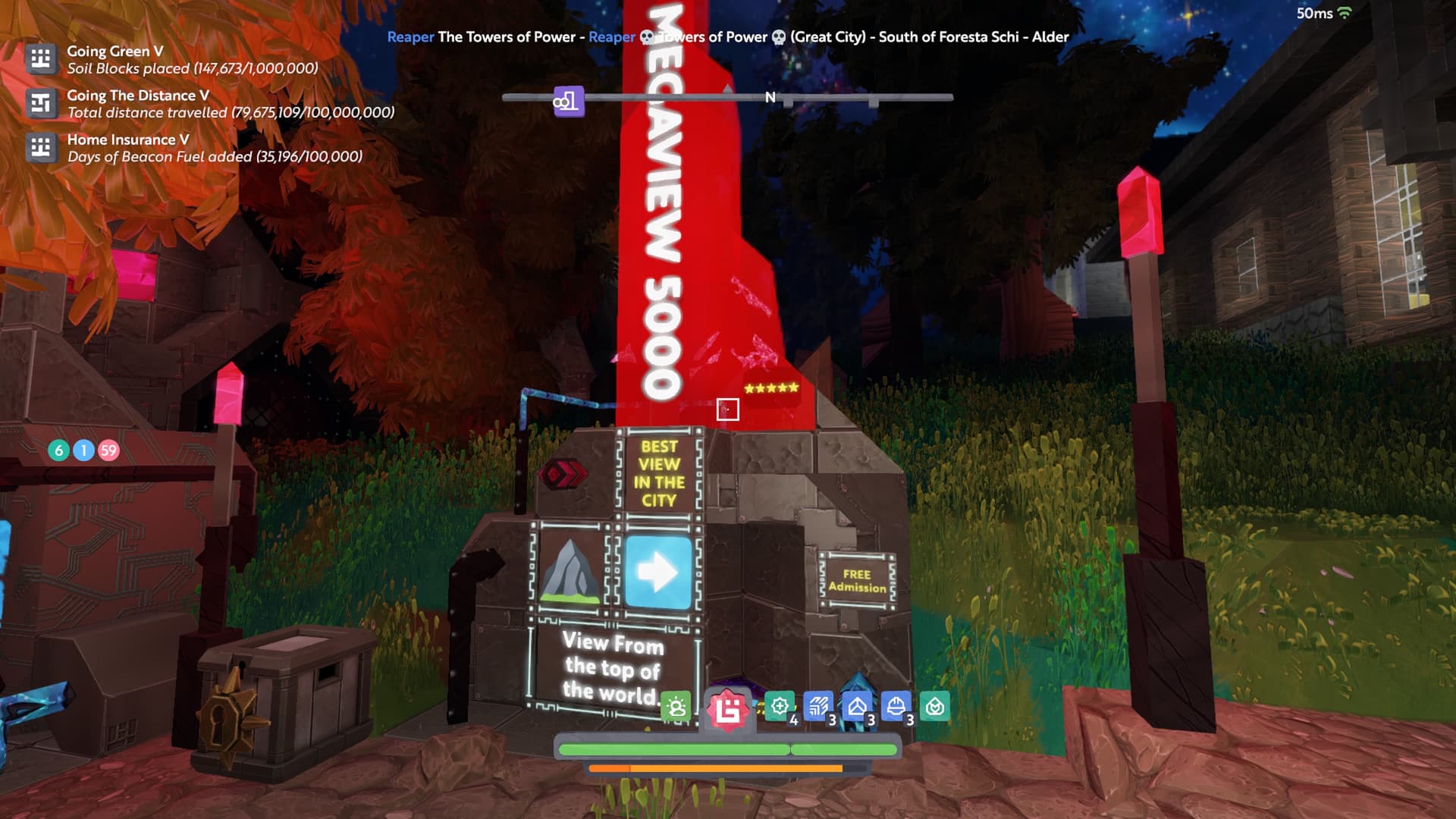Open the pink notification counter showing 59
1456x819 pixels.
pyautogui.click(x=108, y=450)
